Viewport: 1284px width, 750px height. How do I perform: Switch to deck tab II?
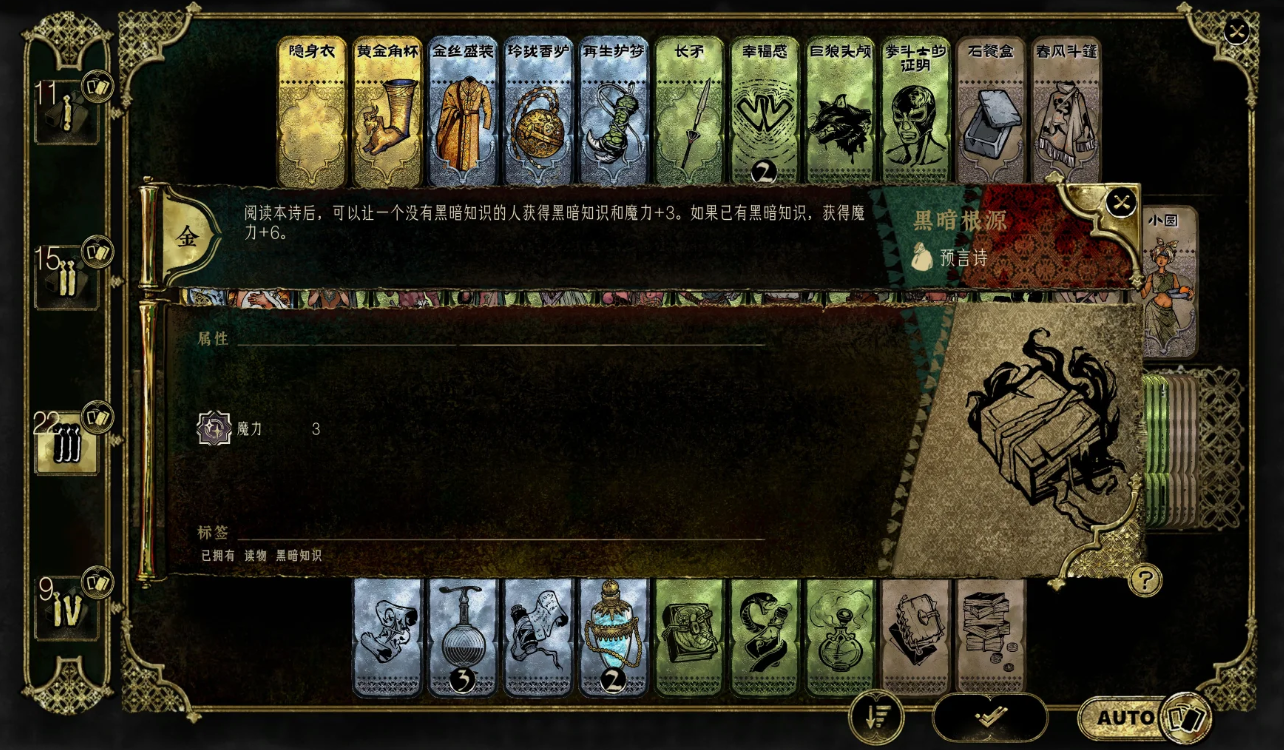[67, 280]
